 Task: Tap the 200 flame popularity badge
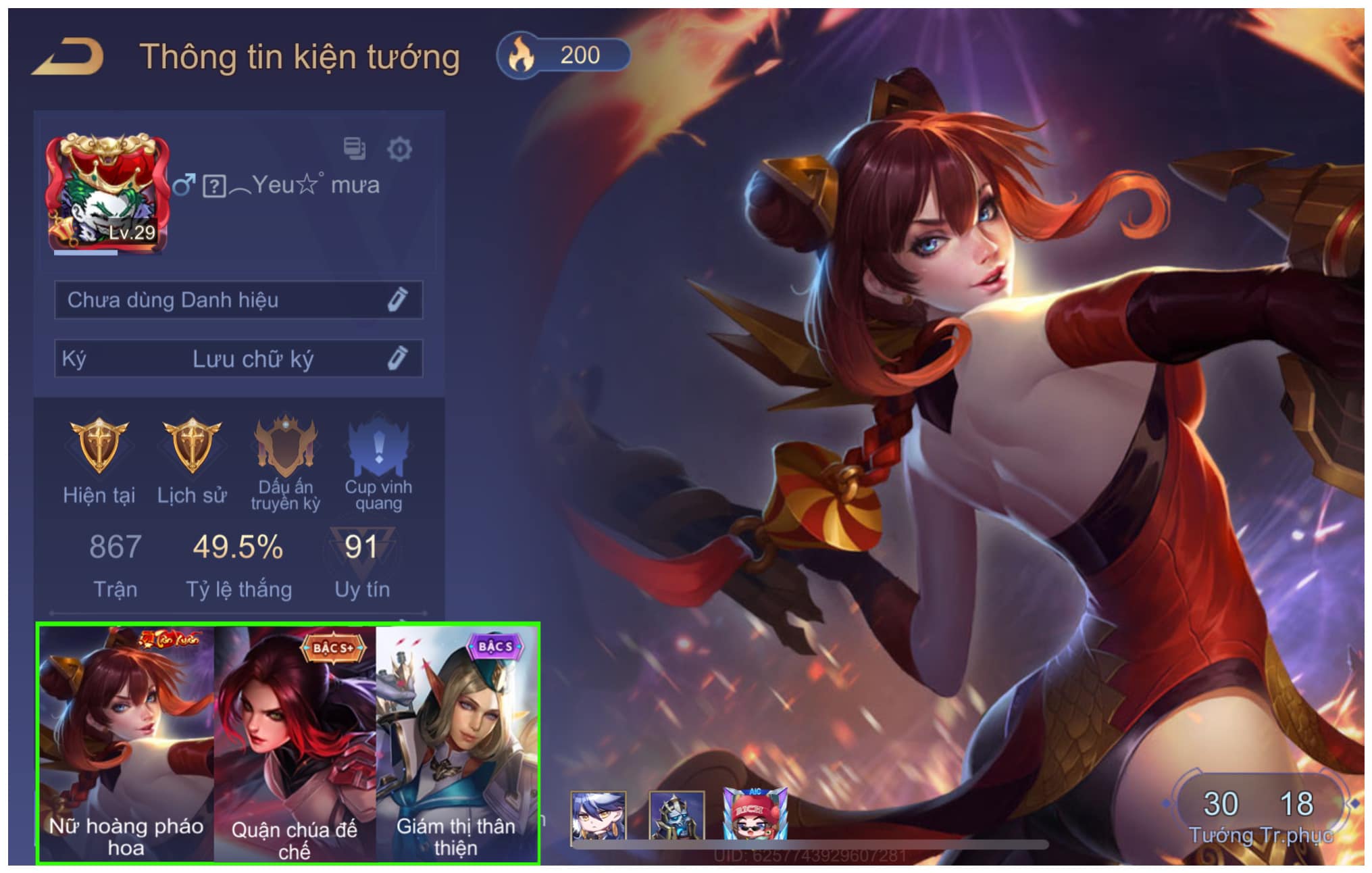(x=563, y=55)
